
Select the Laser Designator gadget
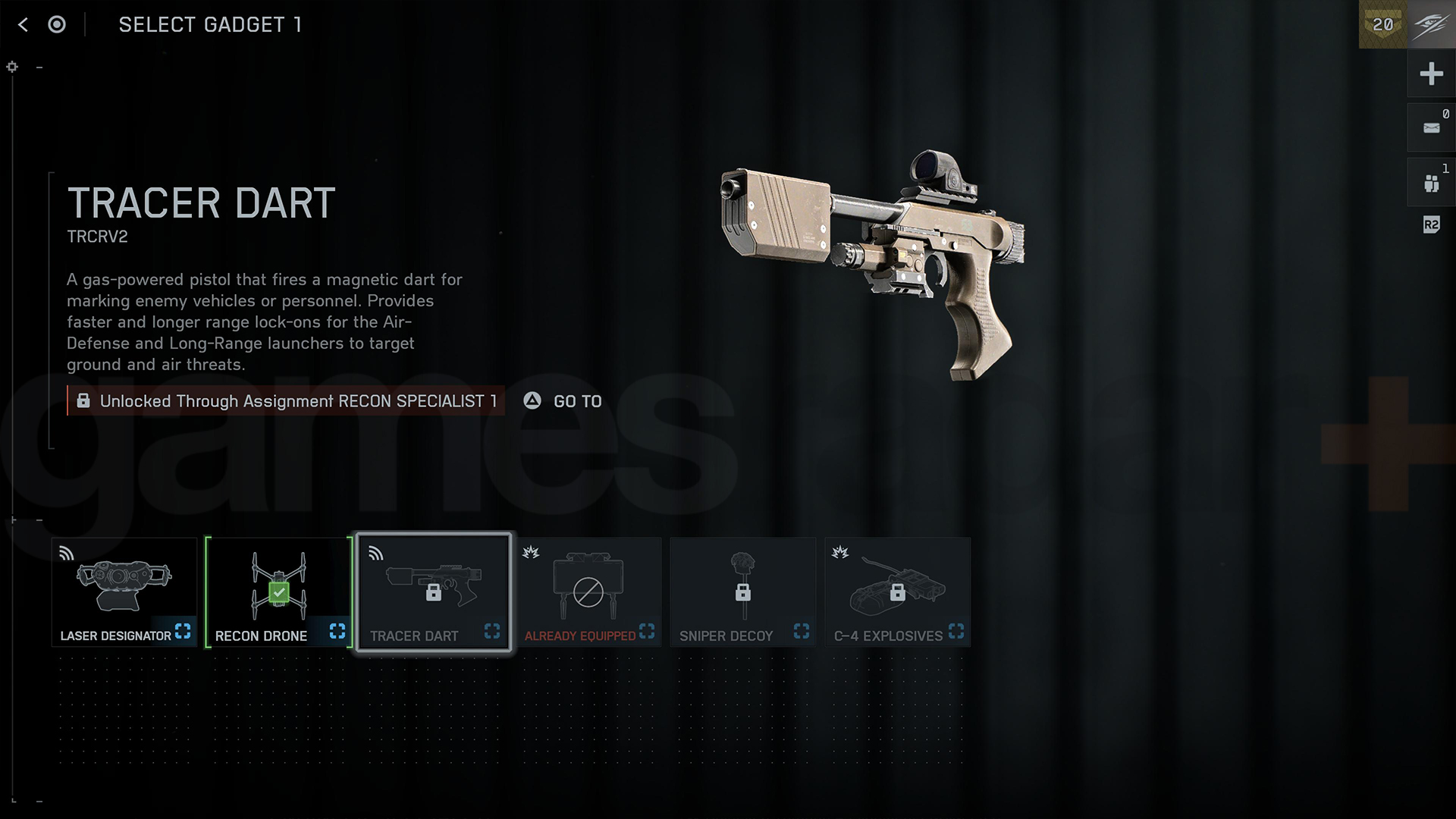[x=124, y=592]
